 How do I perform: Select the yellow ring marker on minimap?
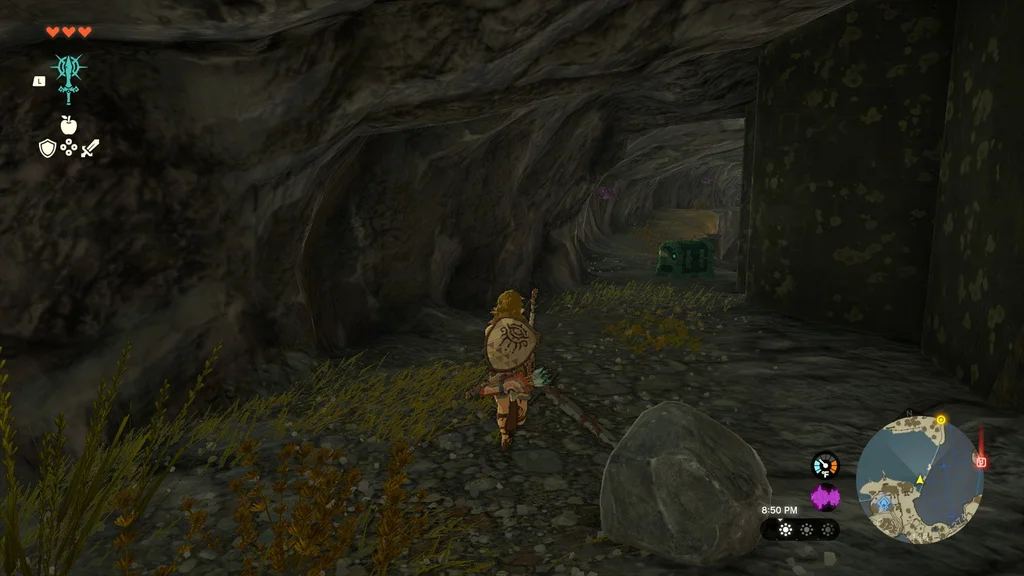click(x=941, y=419)
